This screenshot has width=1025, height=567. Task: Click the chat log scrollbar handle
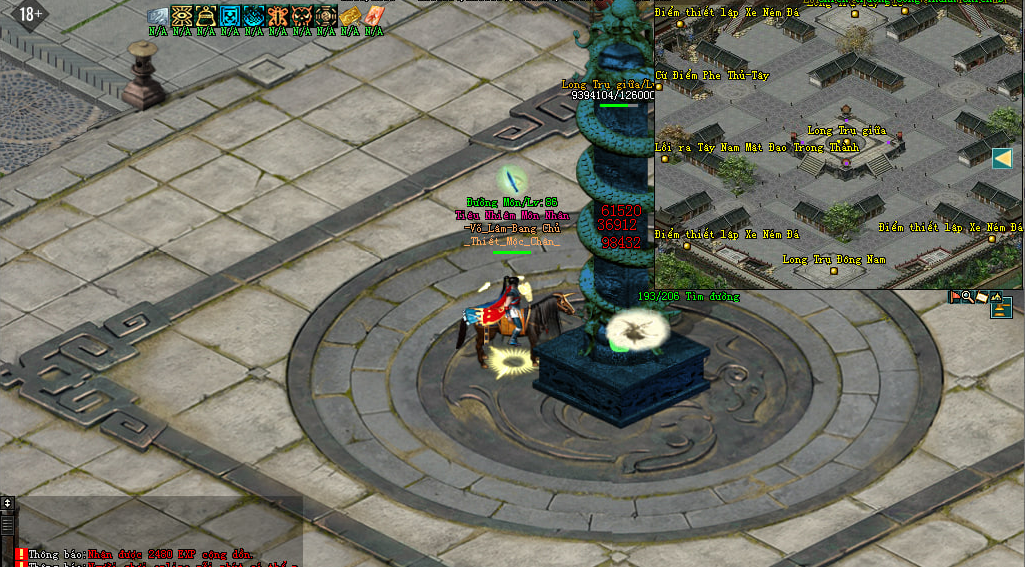click(x=8, y=524)
